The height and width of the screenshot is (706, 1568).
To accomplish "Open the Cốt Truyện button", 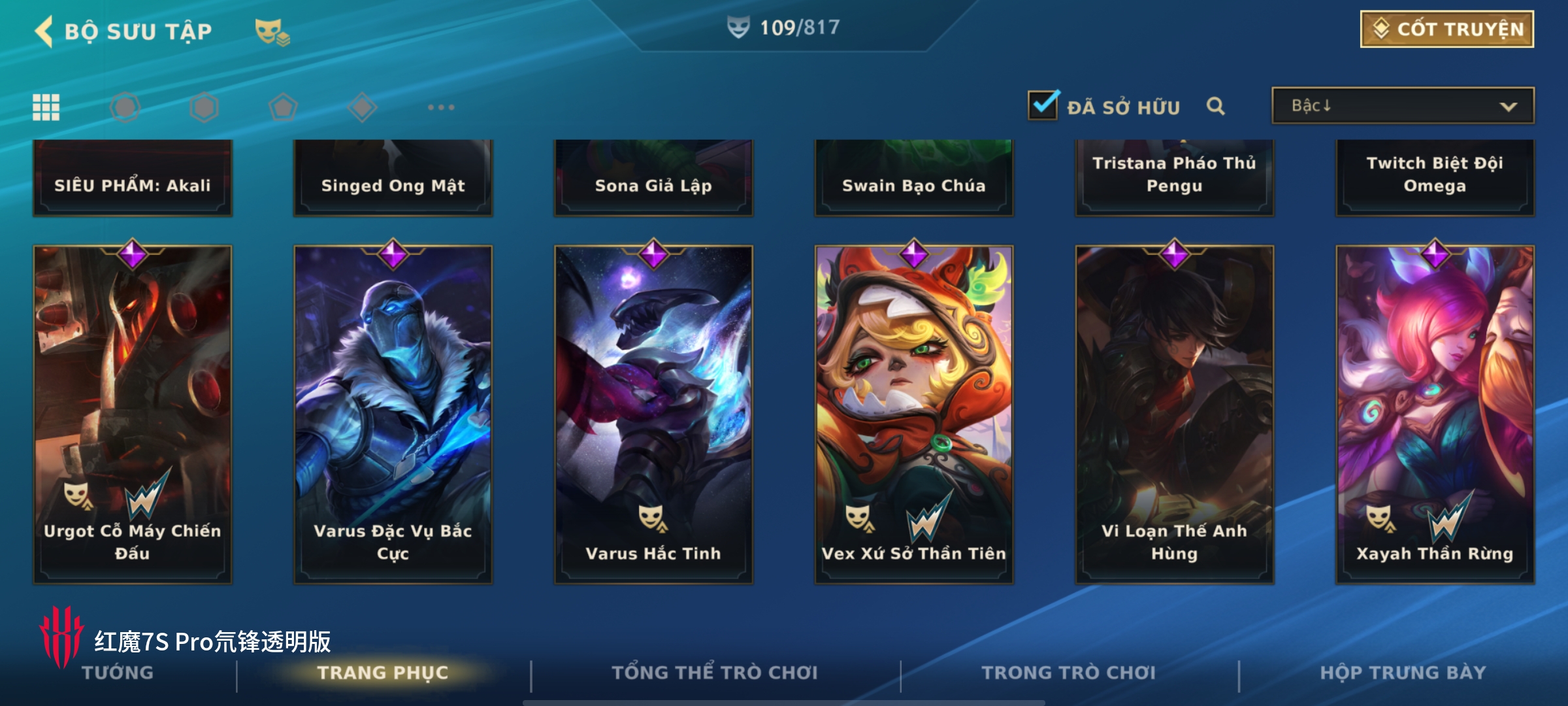I will click(x=1446, y=29).
